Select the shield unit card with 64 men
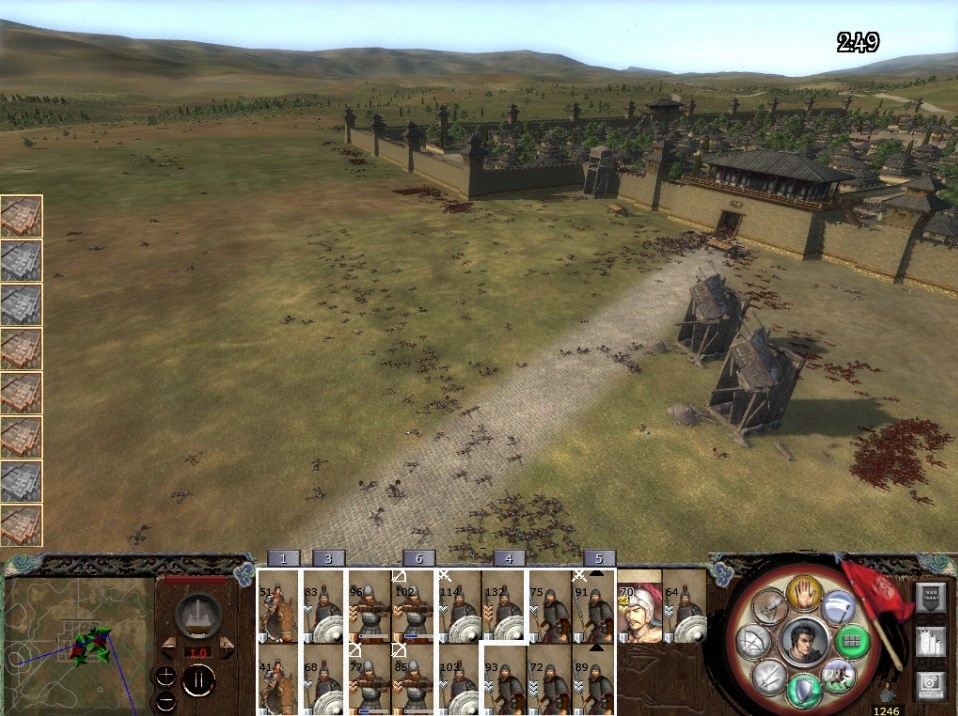958x716 pixels. [685, 606]
